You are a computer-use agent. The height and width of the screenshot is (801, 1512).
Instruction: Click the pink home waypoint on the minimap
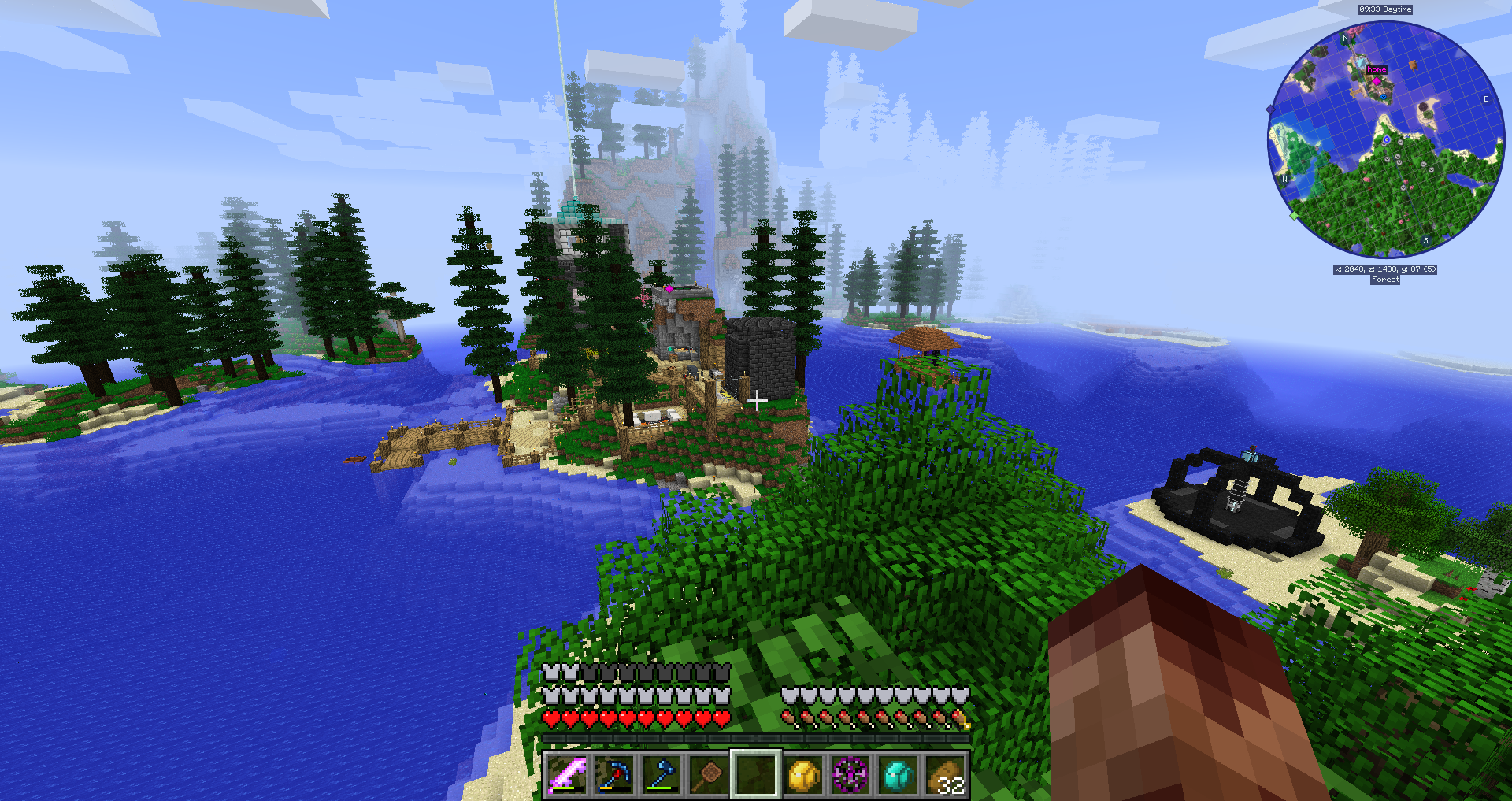pos(1377,80)
